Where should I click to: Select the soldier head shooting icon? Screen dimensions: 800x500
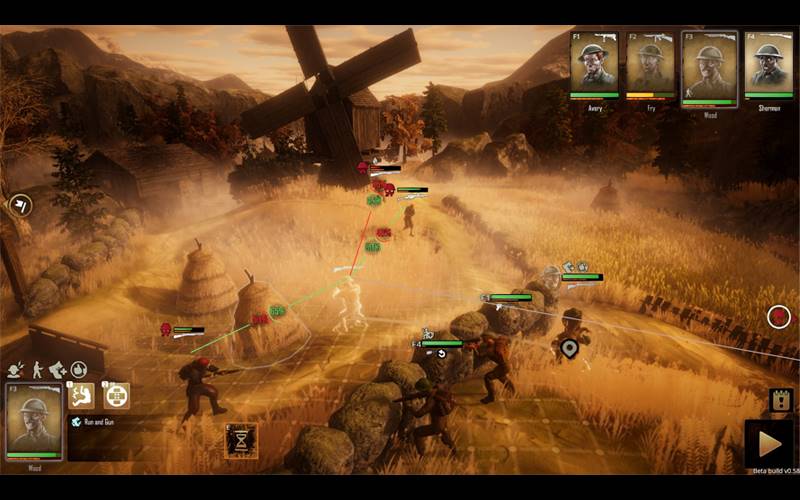click(x=16, y=369)
